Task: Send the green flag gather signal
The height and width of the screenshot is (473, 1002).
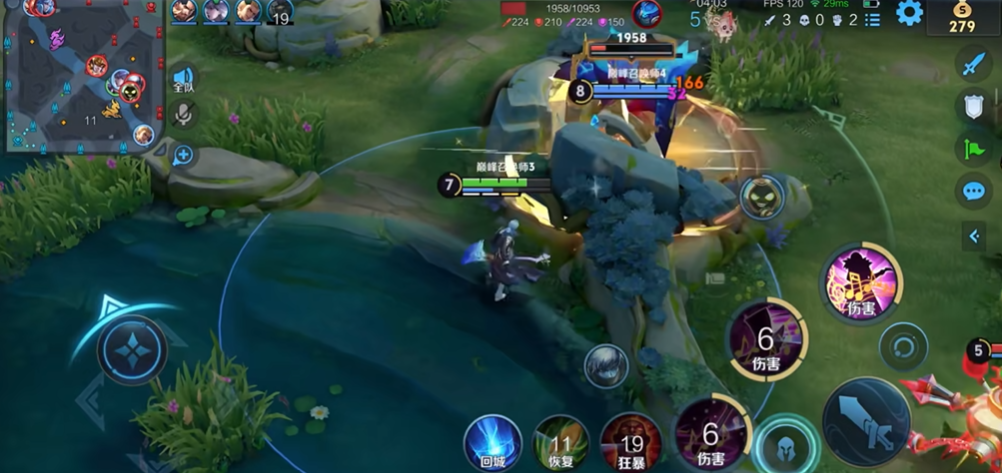Action: point(973,149)
